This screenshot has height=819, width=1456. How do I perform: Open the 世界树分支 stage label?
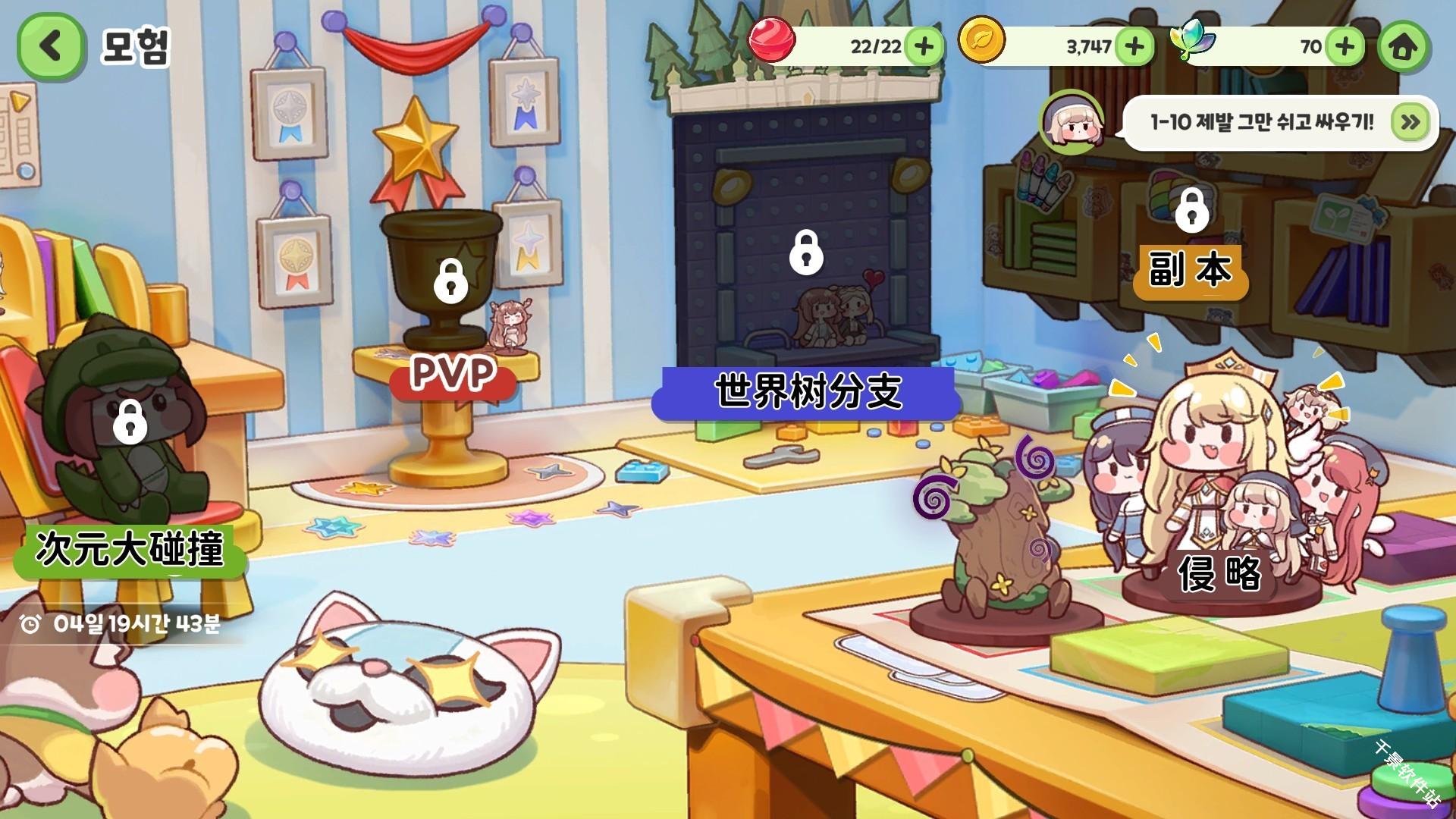coord(806,391)
